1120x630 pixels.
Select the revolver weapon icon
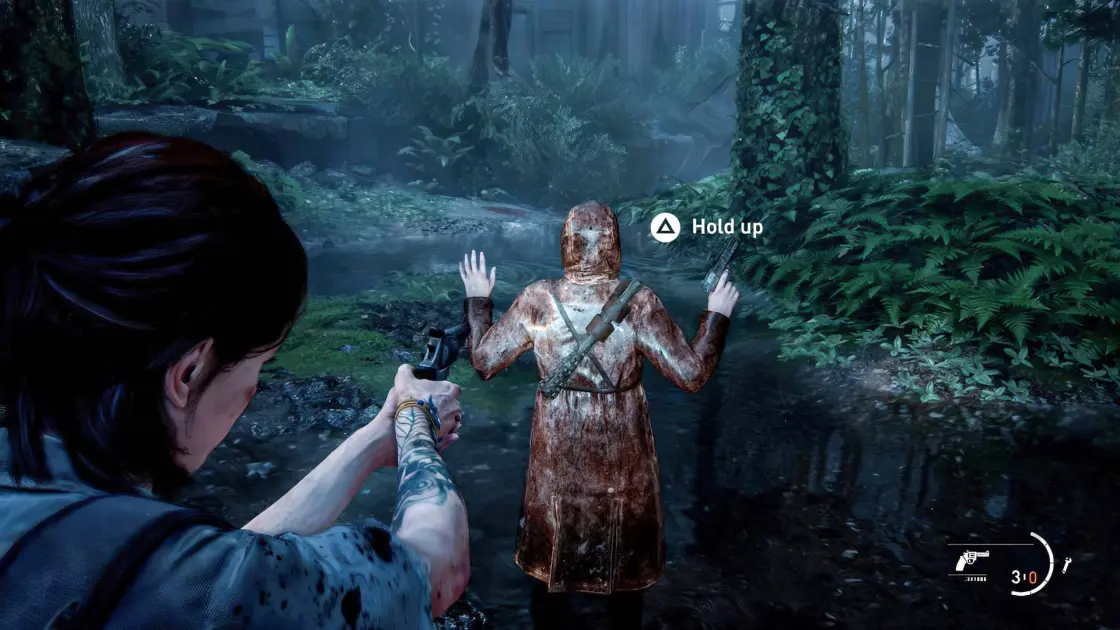(972, 560)
